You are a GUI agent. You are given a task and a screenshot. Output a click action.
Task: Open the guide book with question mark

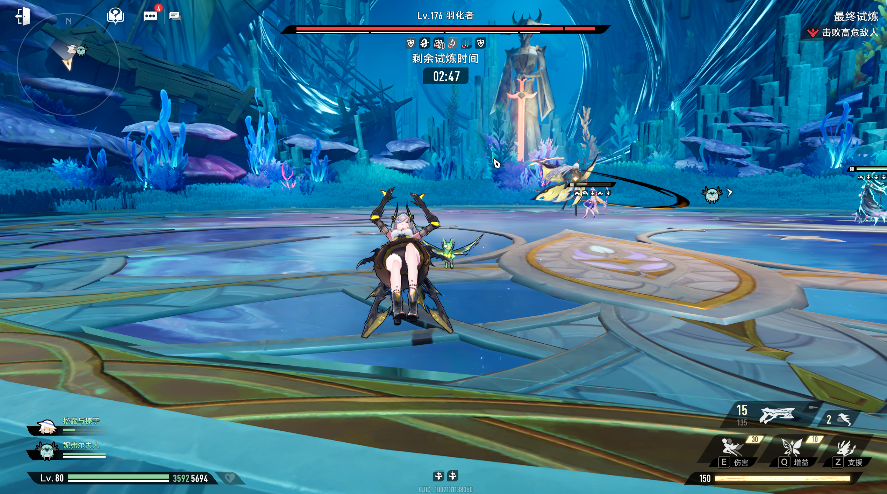116,16
